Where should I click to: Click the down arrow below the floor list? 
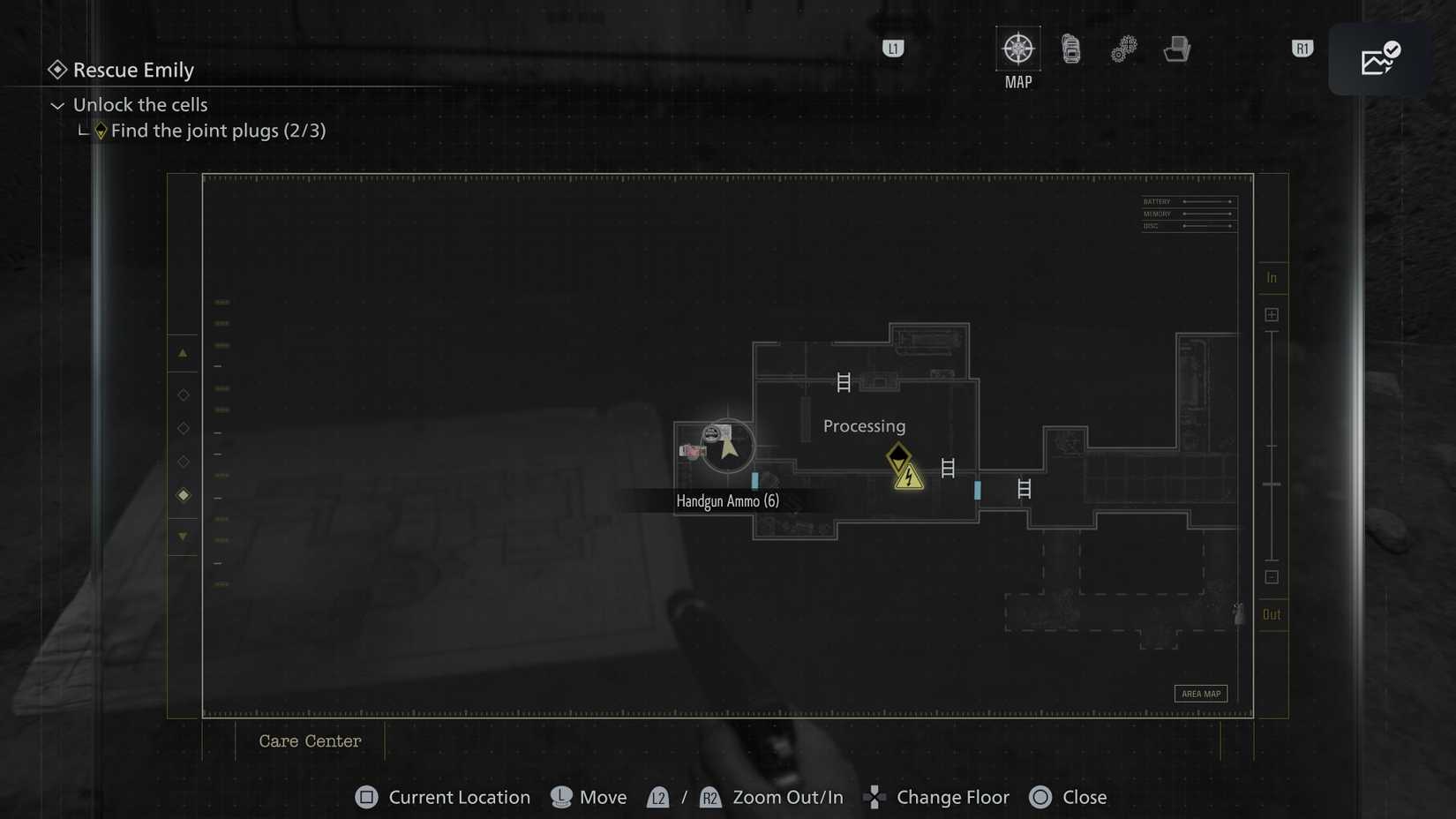pyautogui.click(x=183, y=536)
